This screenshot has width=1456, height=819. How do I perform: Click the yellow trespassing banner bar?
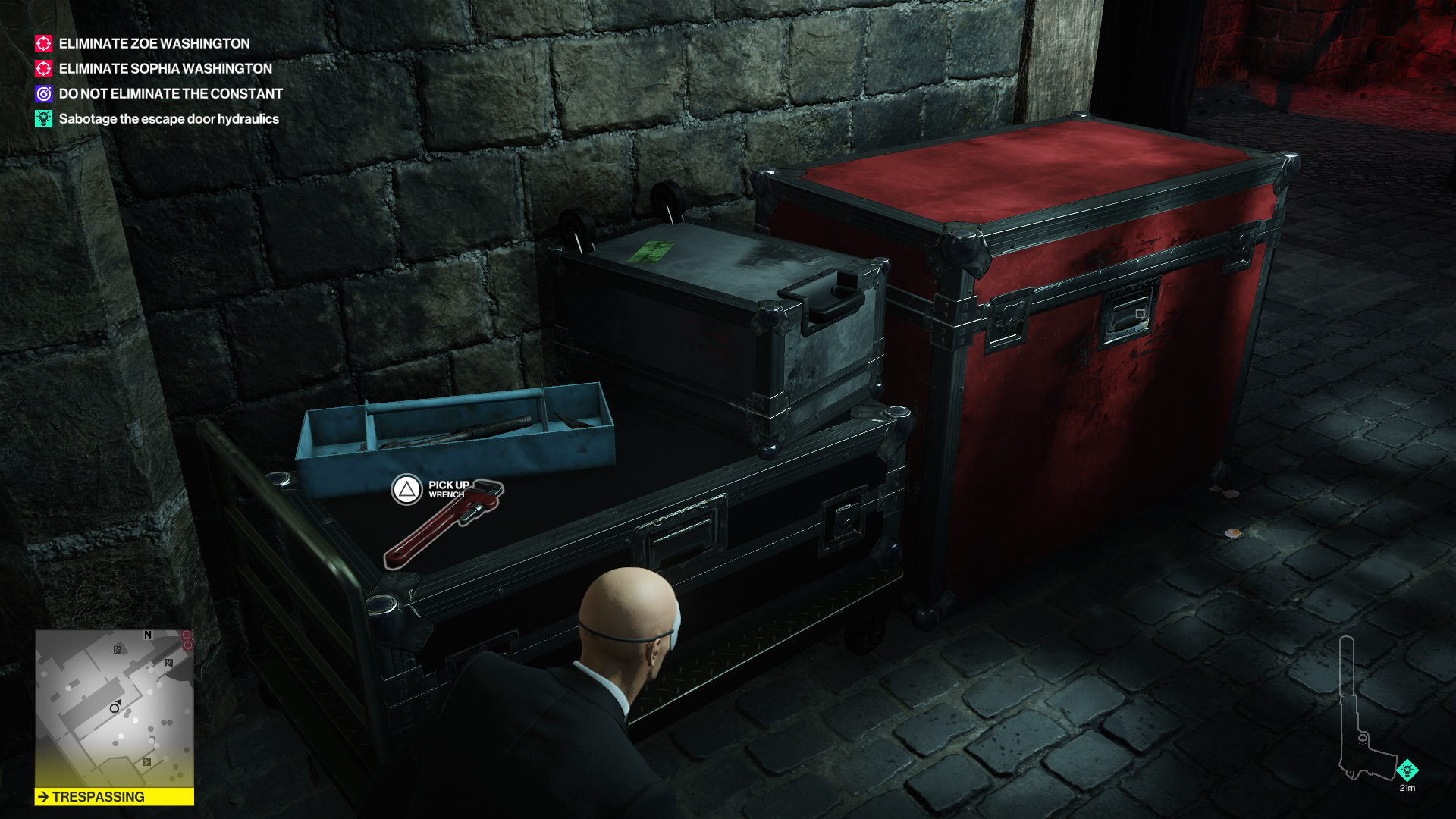click(x=114, y=797)
